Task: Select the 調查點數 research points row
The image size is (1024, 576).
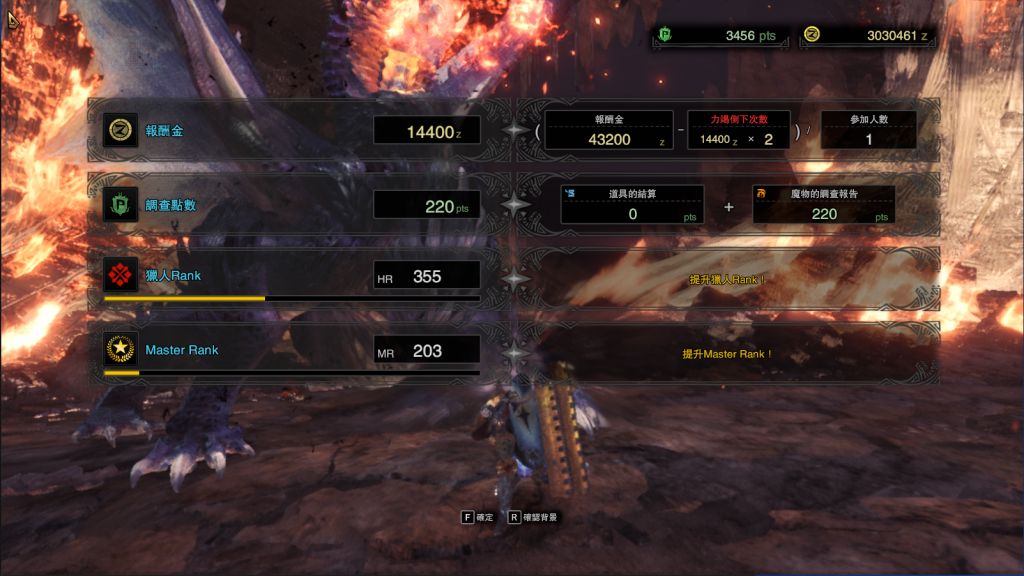Action: pos(292,206)
